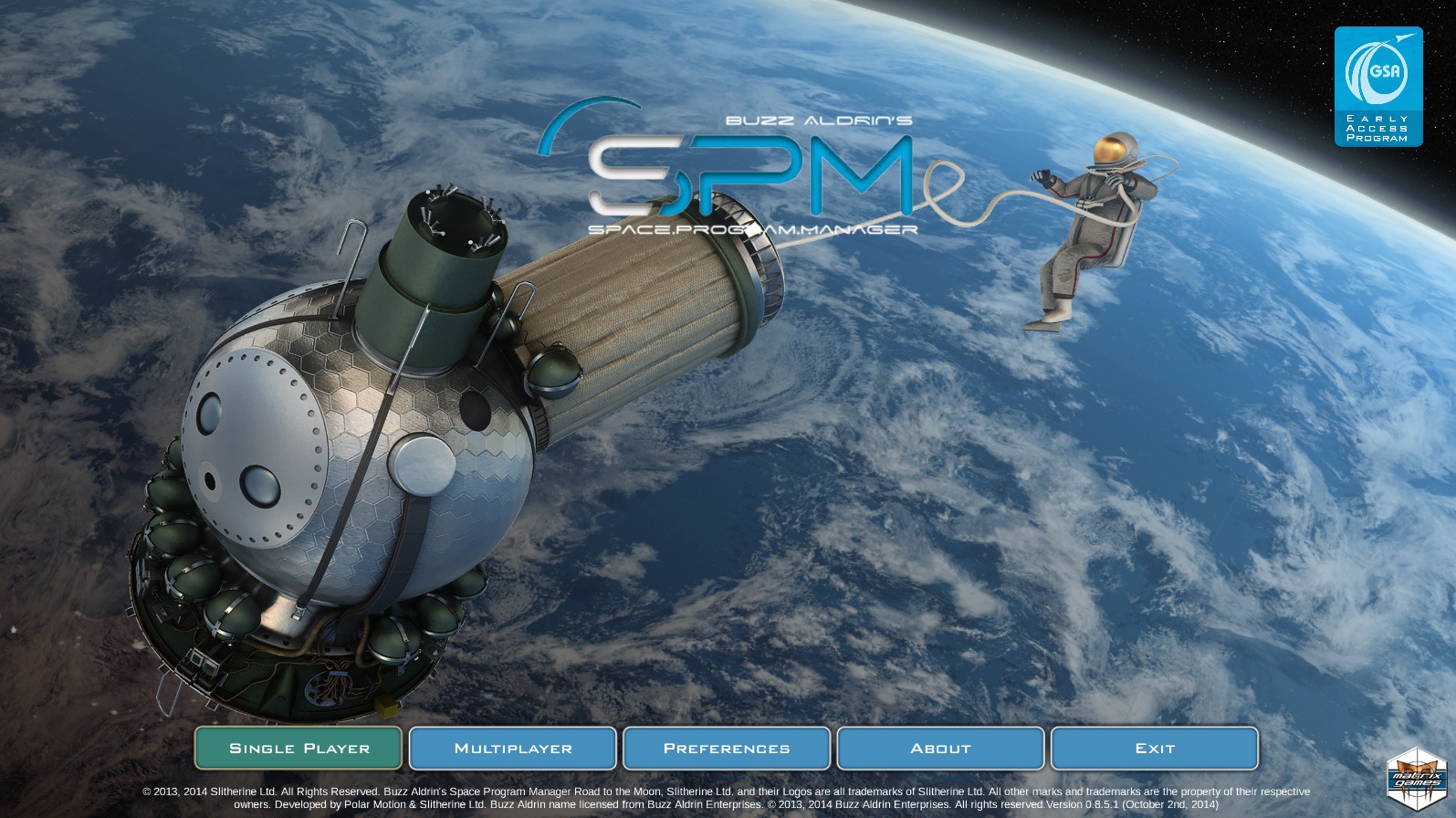
Task: Open the Preferences screen
Action: (727, 748)
